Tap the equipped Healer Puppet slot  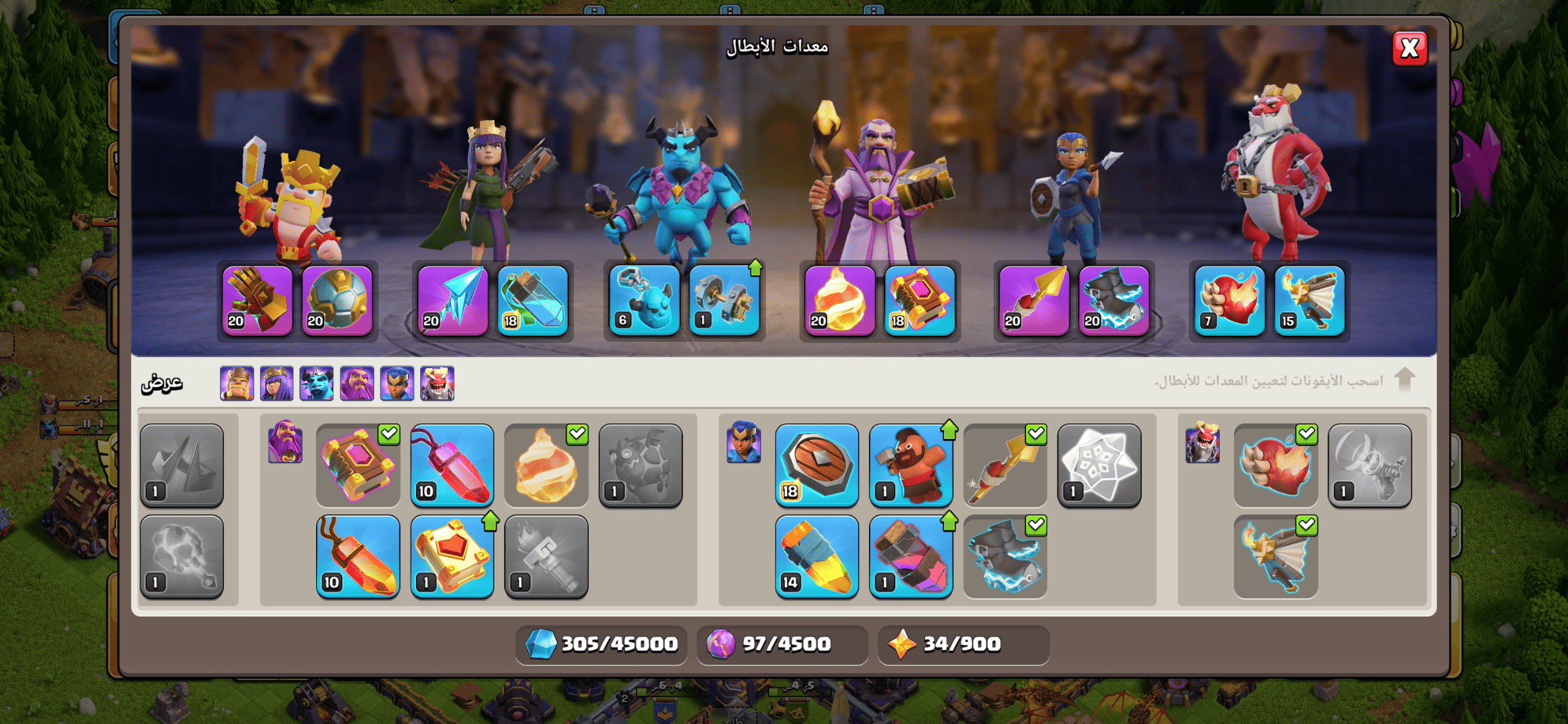[533, 301]
